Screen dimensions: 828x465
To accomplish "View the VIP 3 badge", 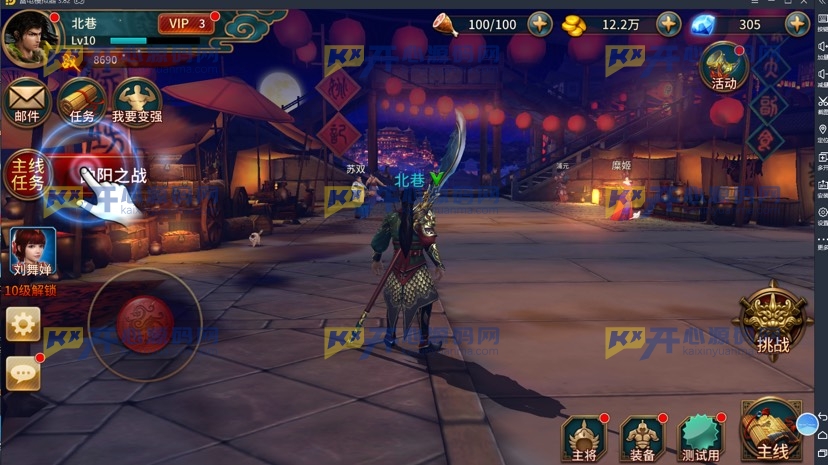I will [x=187, y=24].
